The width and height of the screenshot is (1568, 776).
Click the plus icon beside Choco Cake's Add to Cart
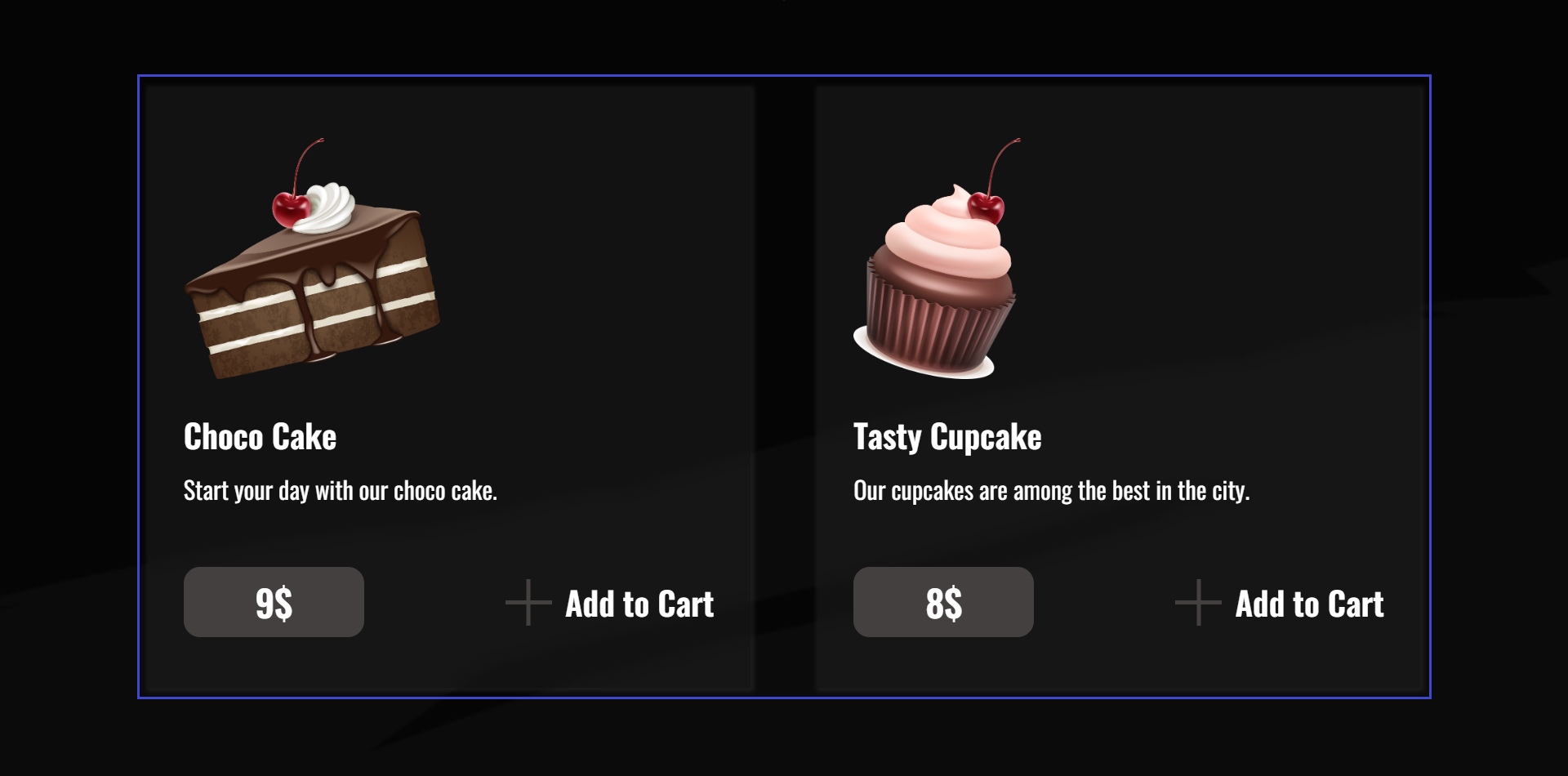[528, 602]
